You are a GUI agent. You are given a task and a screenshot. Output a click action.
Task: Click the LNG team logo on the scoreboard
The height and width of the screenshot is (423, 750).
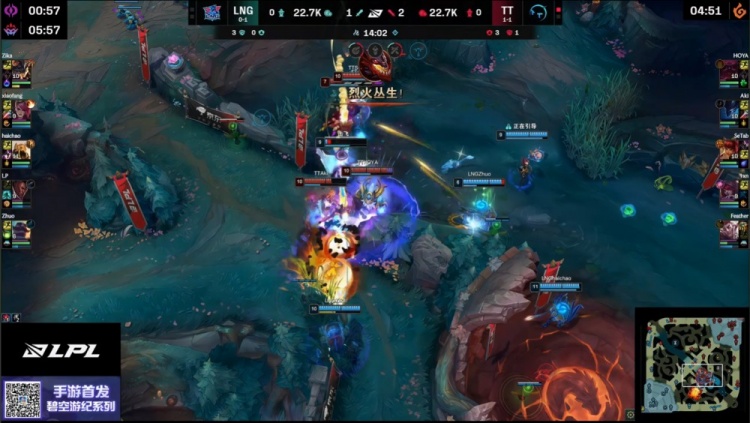(x=212, y=12)
